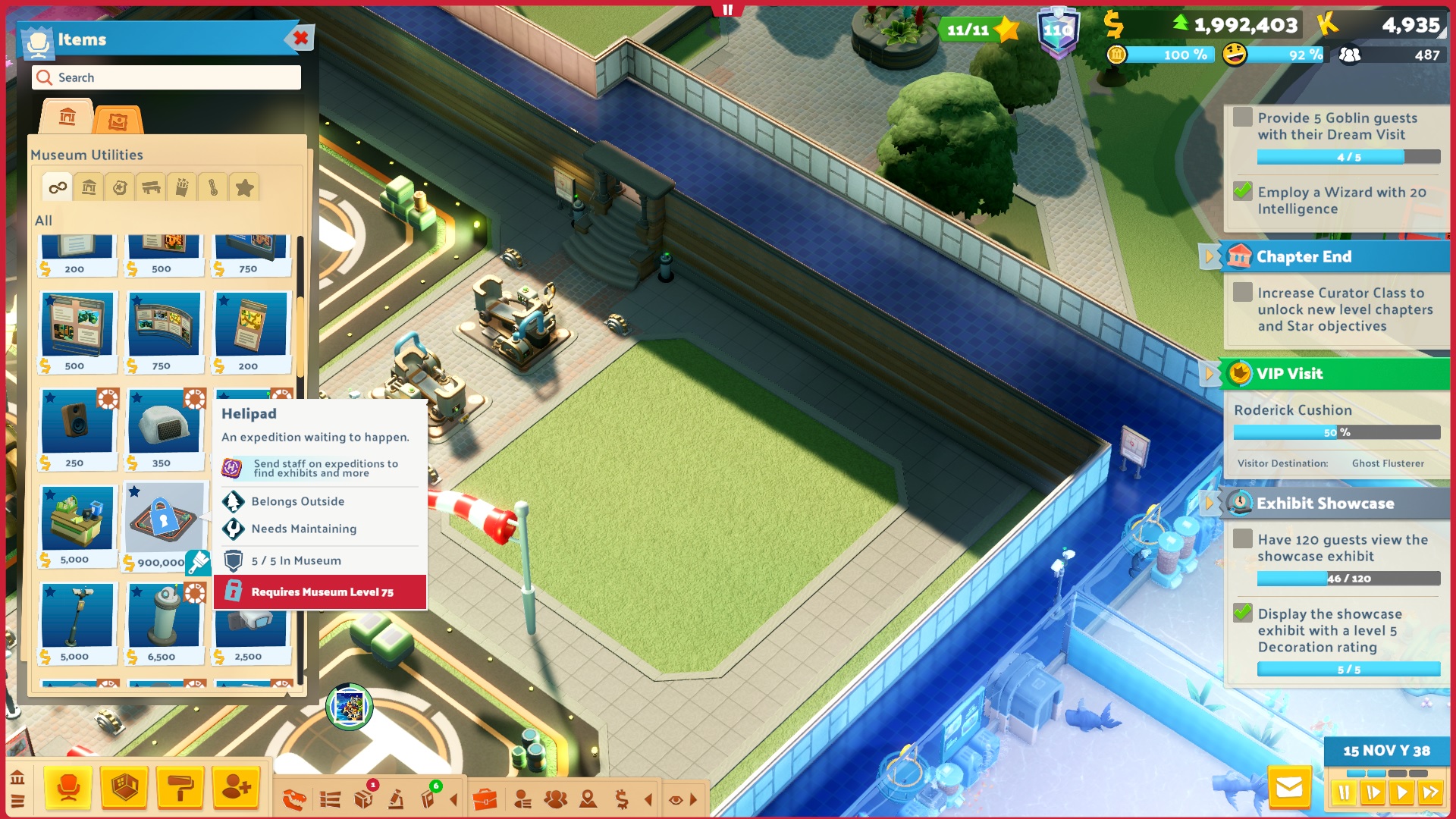Click the fast-forward speed control
The height and width of the screenshot is (819, 1456).
click(x=1431, y=792)
